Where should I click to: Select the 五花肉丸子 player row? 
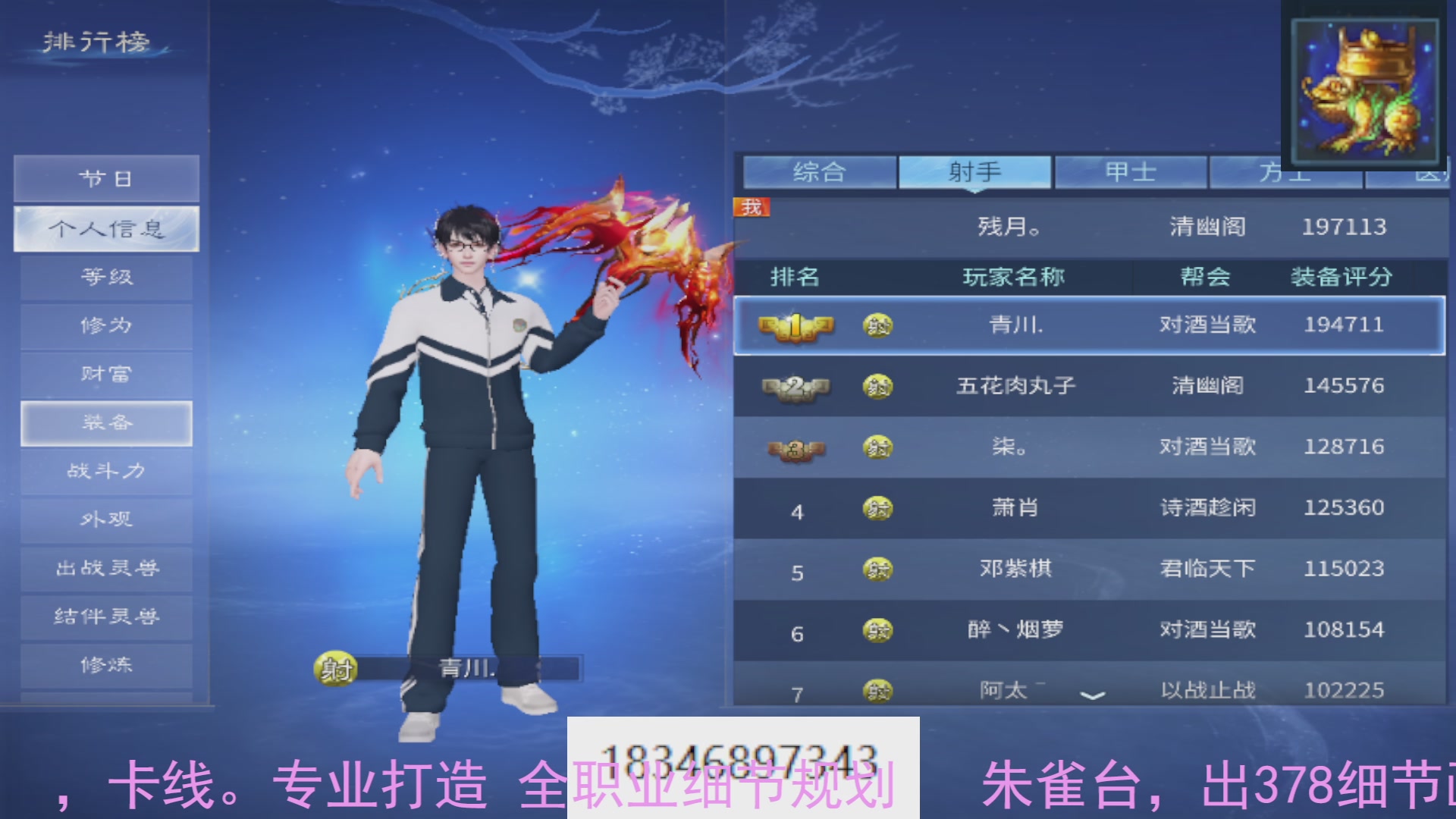click(x=1016, y=387)
